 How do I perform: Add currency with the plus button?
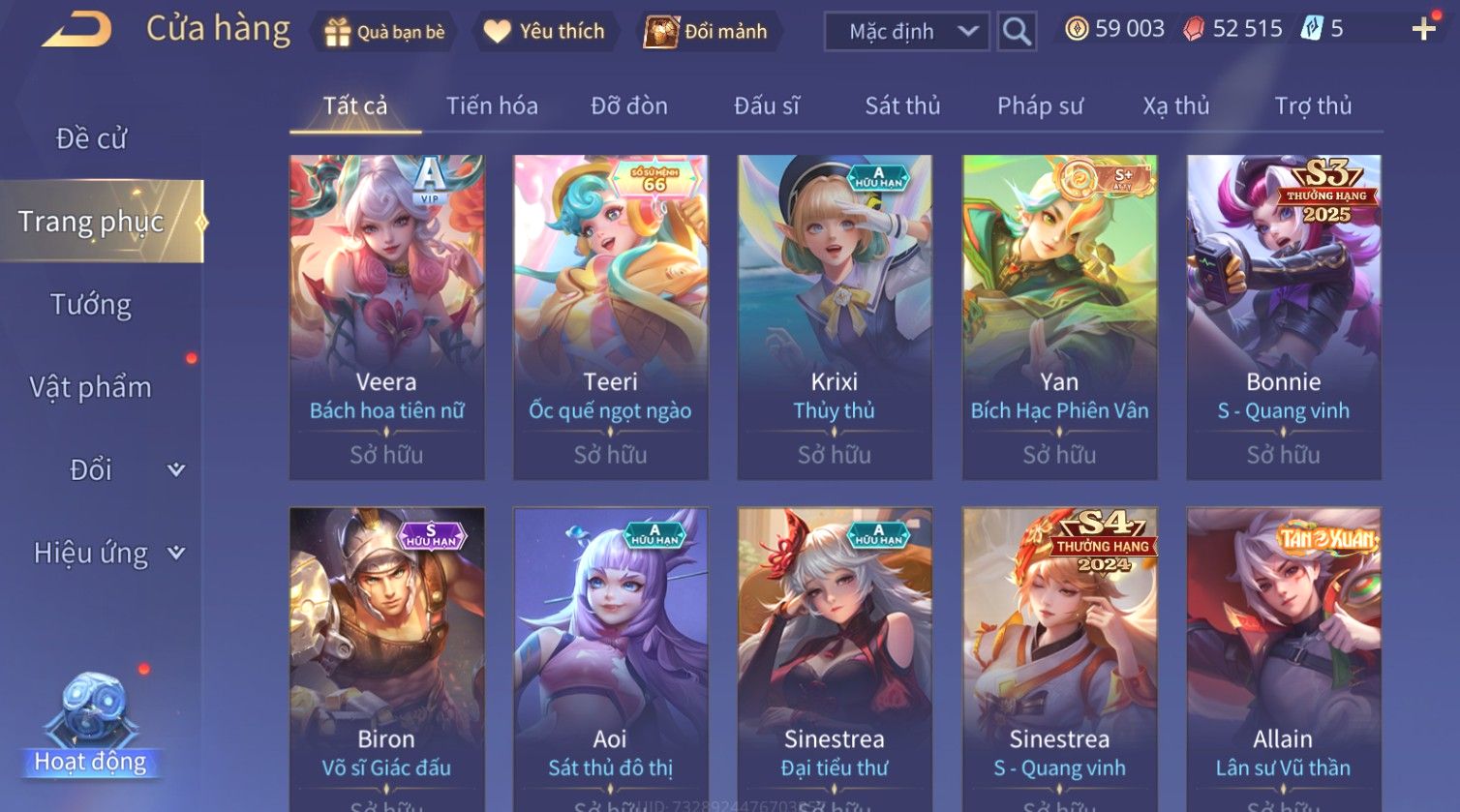(1423, 29)
